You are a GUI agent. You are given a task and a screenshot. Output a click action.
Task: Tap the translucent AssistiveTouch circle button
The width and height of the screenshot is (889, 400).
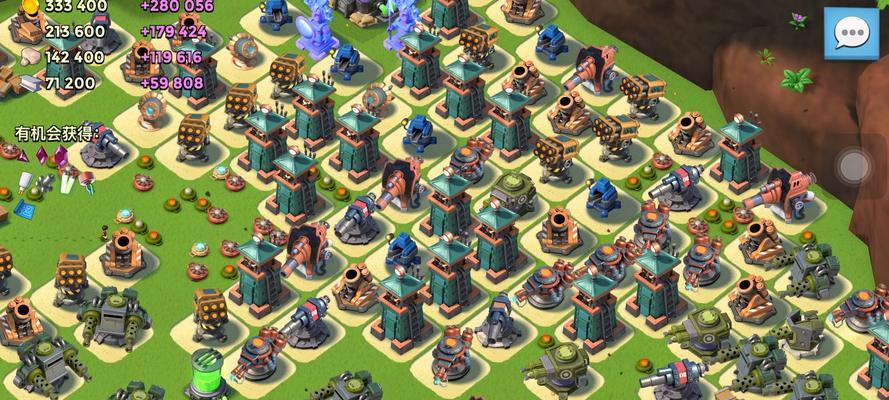pyautogui.click(x=853, y=166)
